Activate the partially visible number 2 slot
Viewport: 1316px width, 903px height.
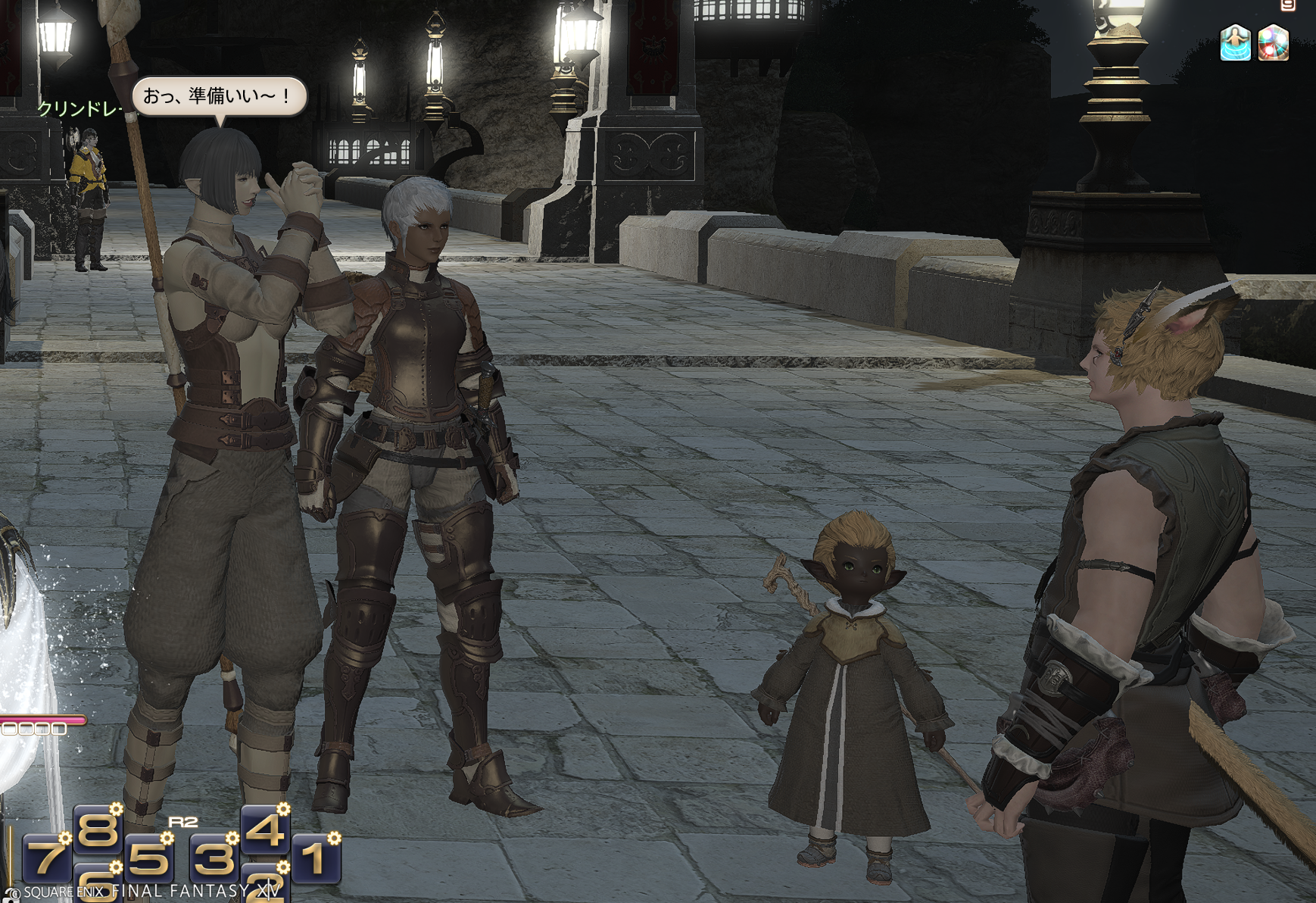(x=264, y=883)
